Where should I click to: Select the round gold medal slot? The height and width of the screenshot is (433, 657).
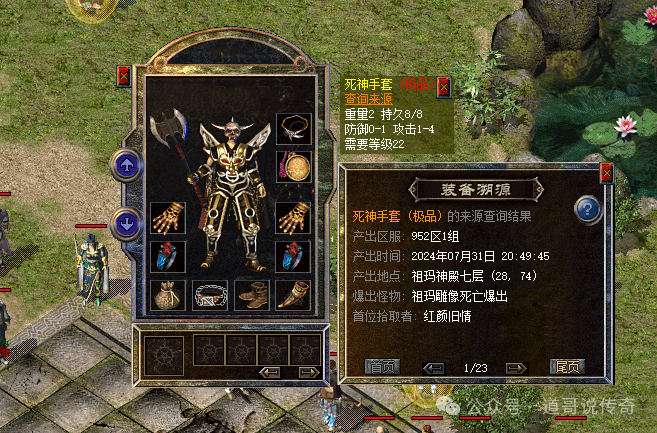[294, 165]
